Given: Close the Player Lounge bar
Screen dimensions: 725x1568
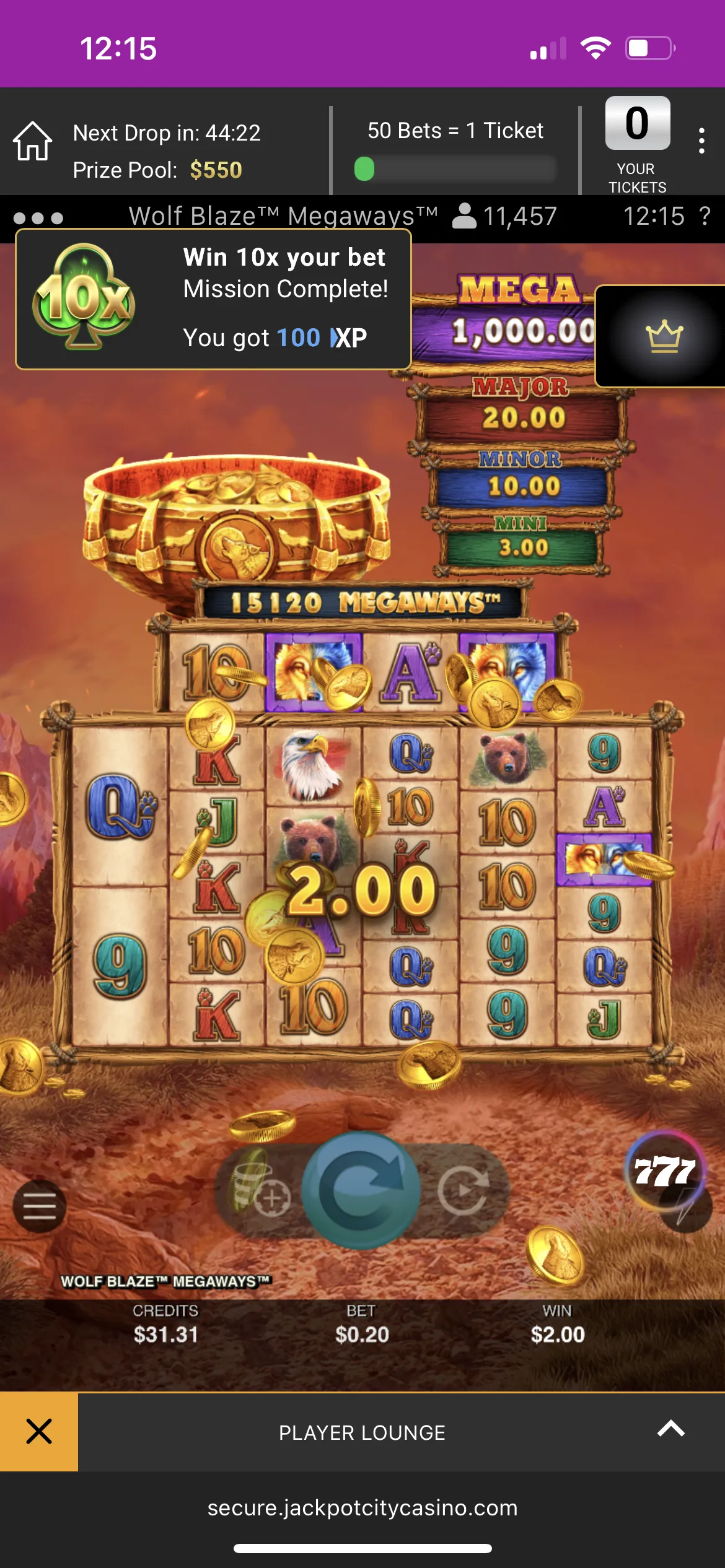Looking at the screenshot, I should coord(39,1432).
